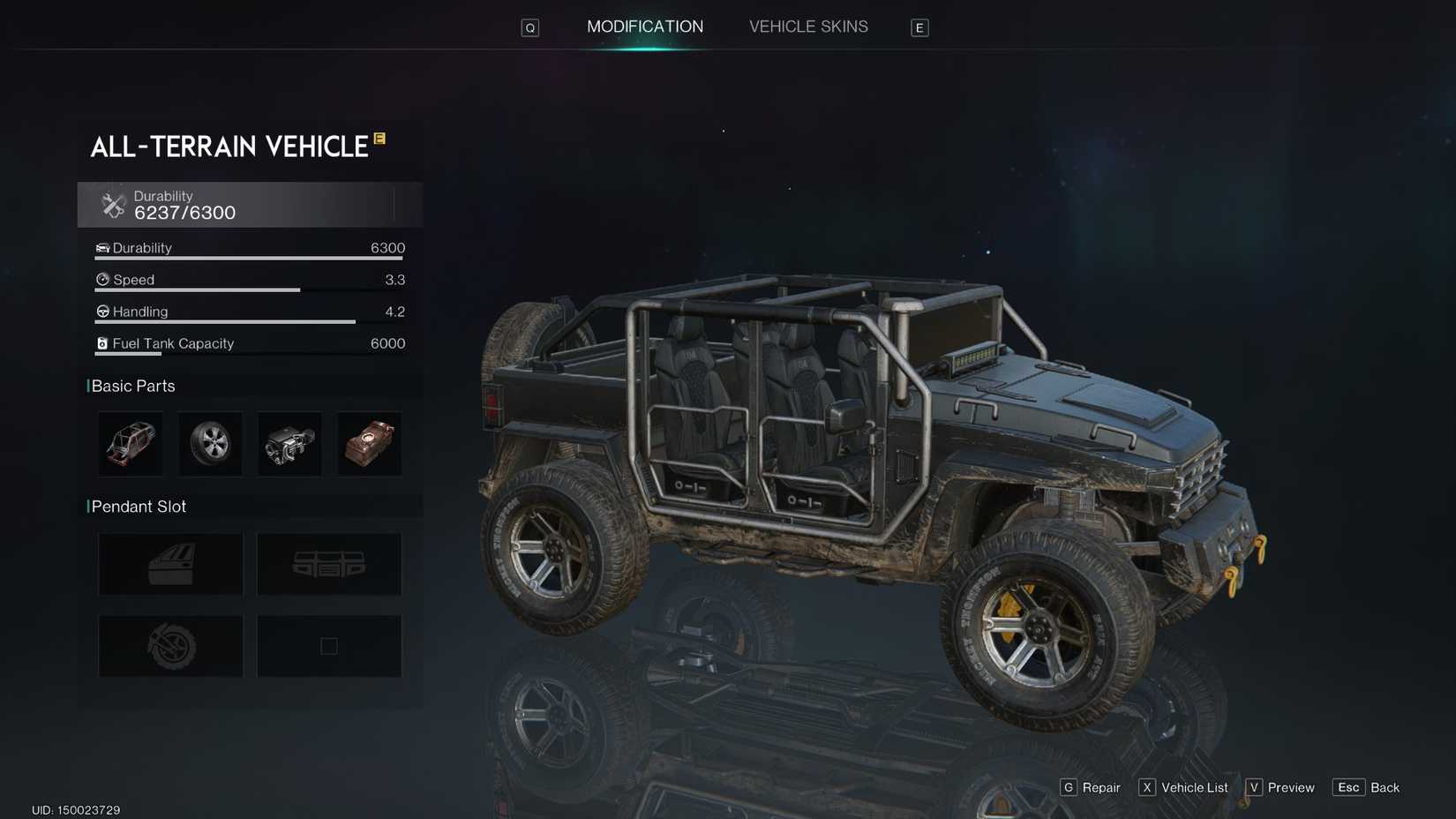Click the durability wrench icon
The height and width of the screenshot is (819, 1456).
coord(112,204)
